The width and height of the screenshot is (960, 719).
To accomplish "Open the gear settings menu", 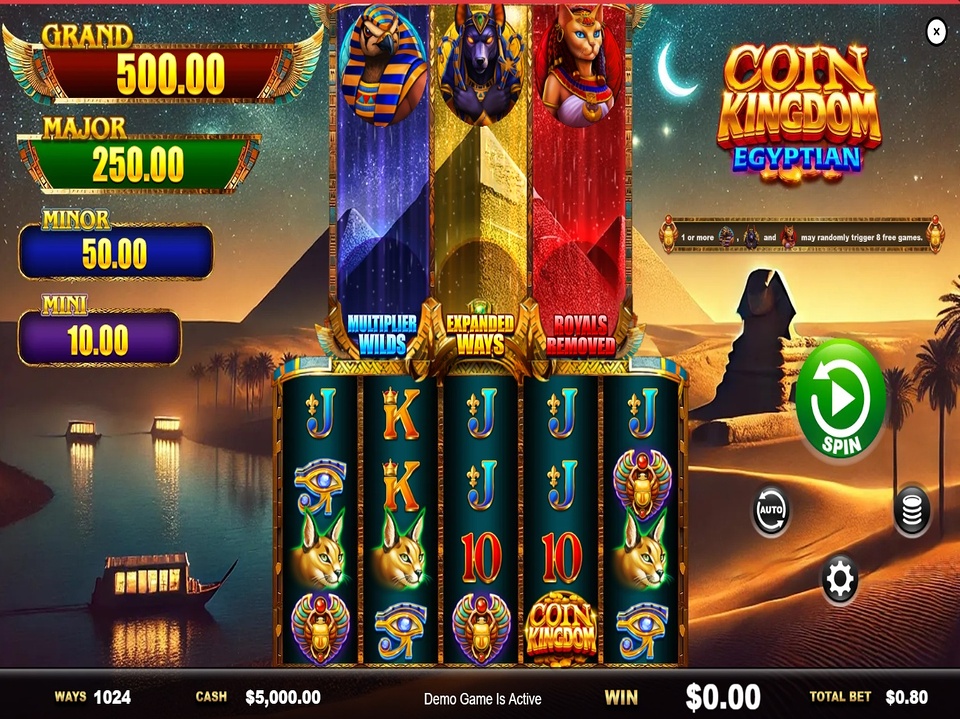I will 839,578.
